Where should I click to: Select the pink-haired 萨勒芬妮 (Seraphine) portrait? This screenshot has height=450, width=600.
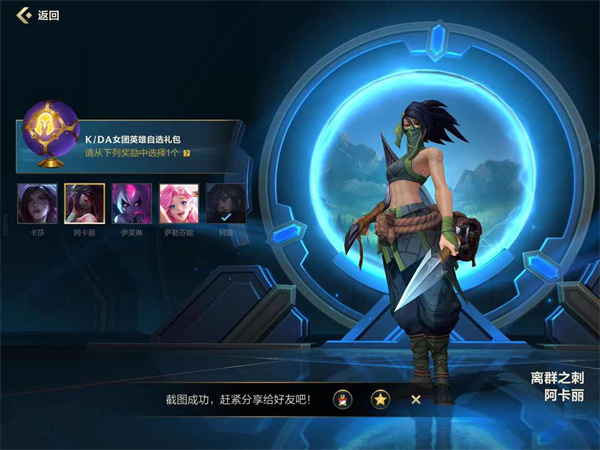178,202
